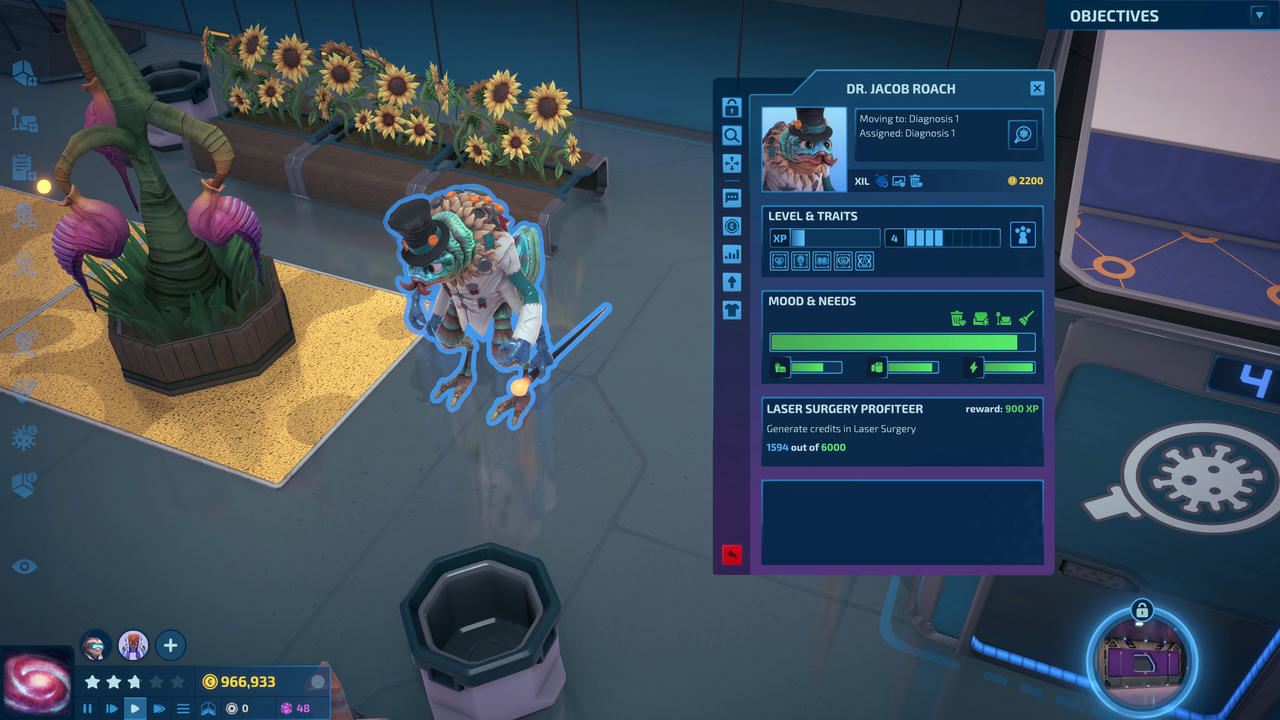This screenshot has width=1280, height=720.
Task: Click the four-arrow move icon on staff panel
Action: point(732,164)
